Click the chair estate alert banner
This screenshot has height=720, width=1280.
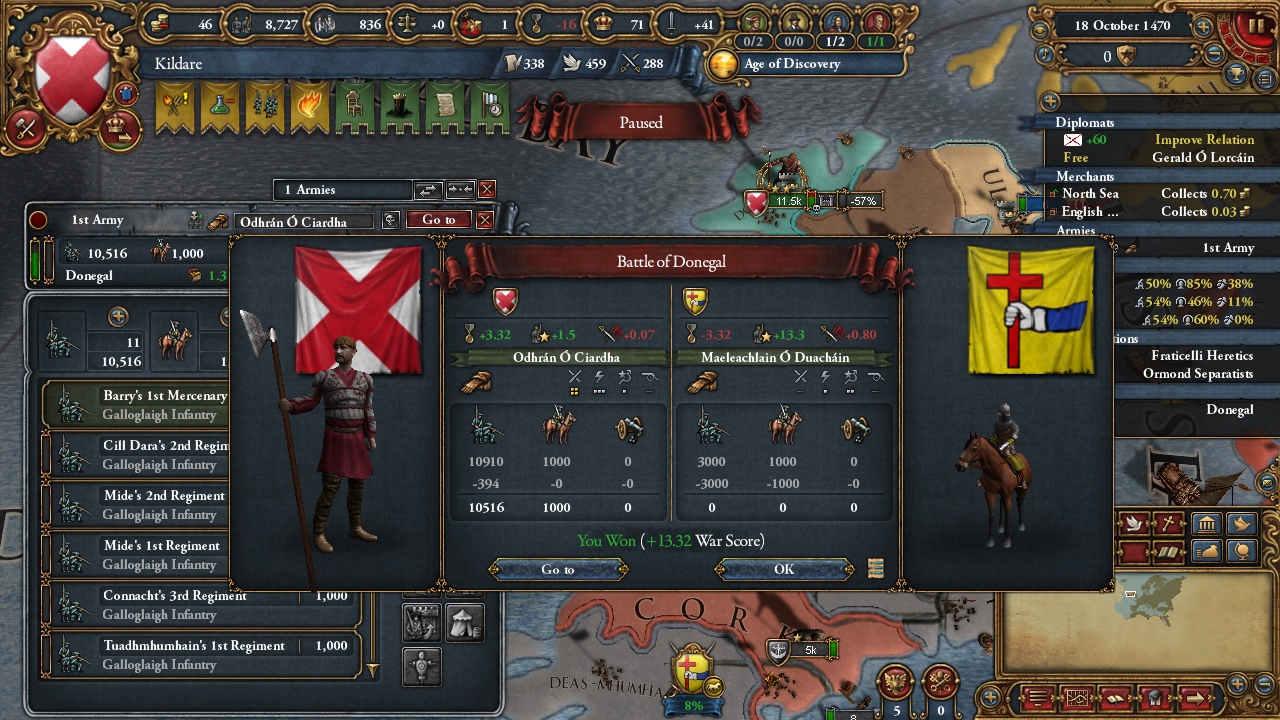tap(353, 105)
